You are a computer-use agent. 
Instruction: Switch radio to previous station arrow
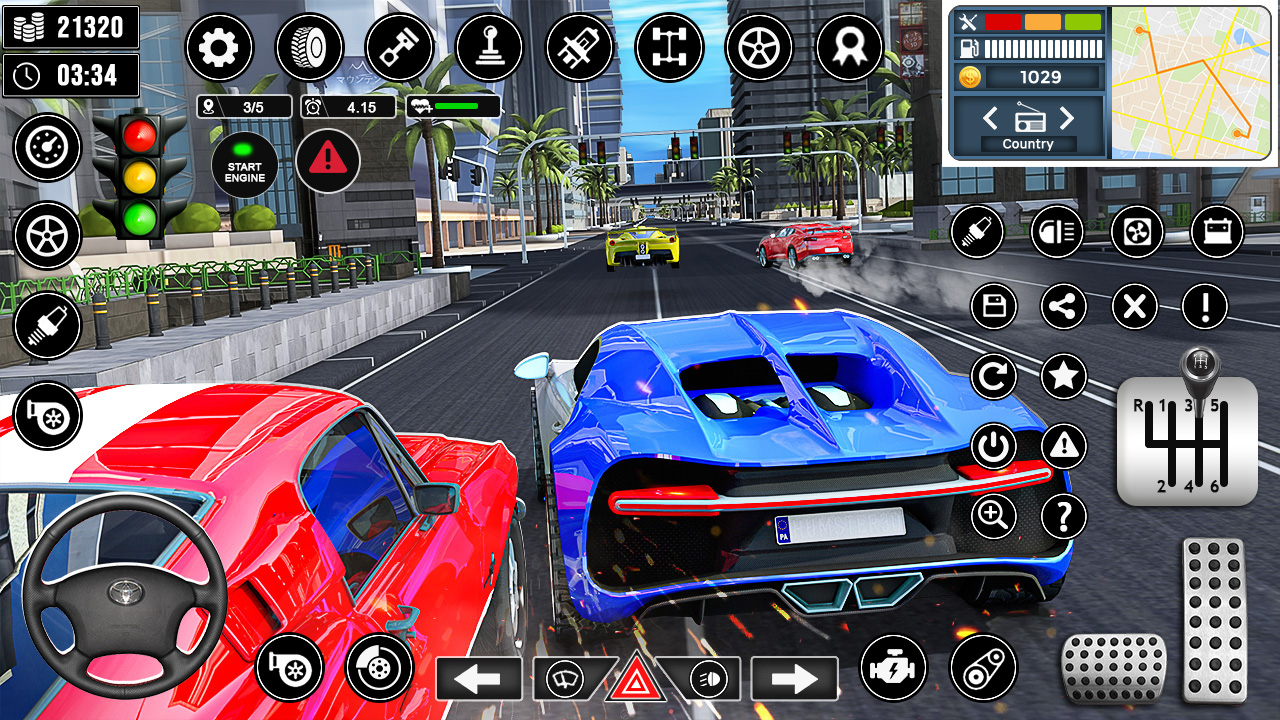pyautogui.click(x=990, y=119)
